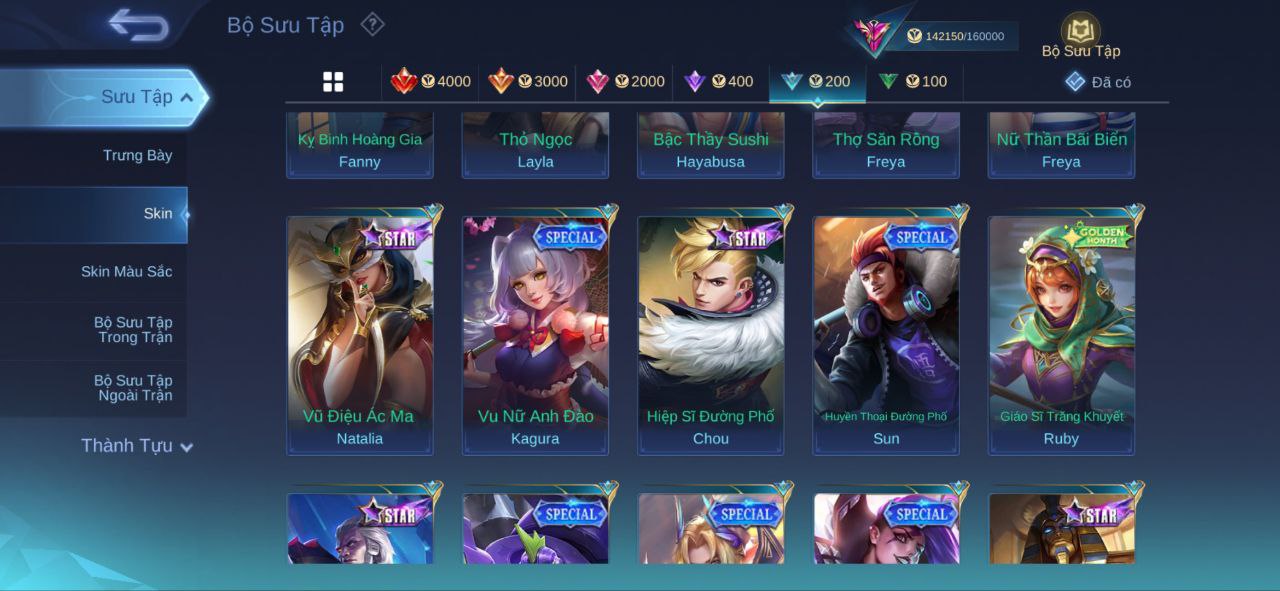Open the collection help question mark
The width and height of the screenshot is (1280, 591).
(x=372, y=24)
